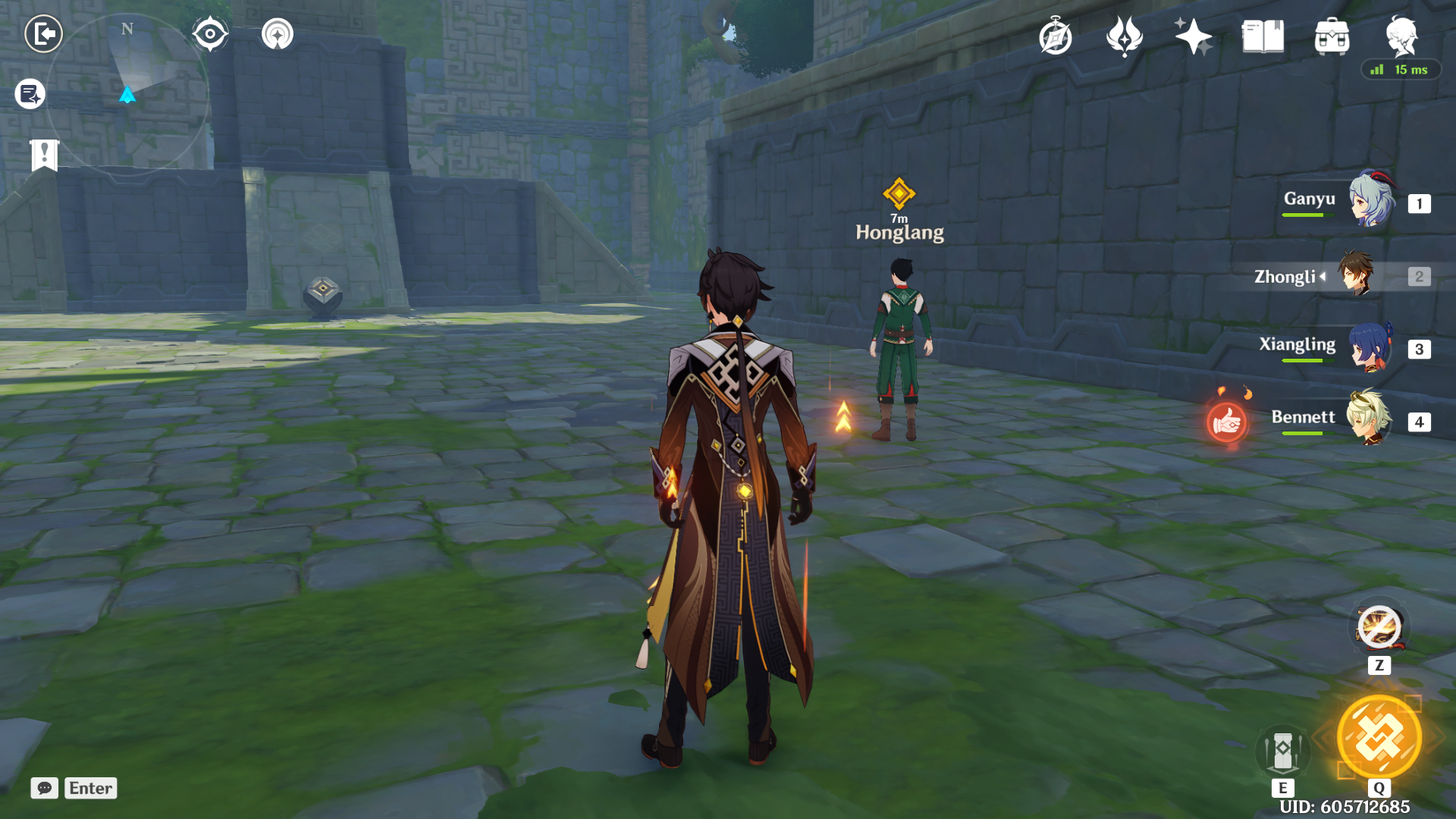
Task: Open the chat speech bubble
Action: tap(44, 788)
